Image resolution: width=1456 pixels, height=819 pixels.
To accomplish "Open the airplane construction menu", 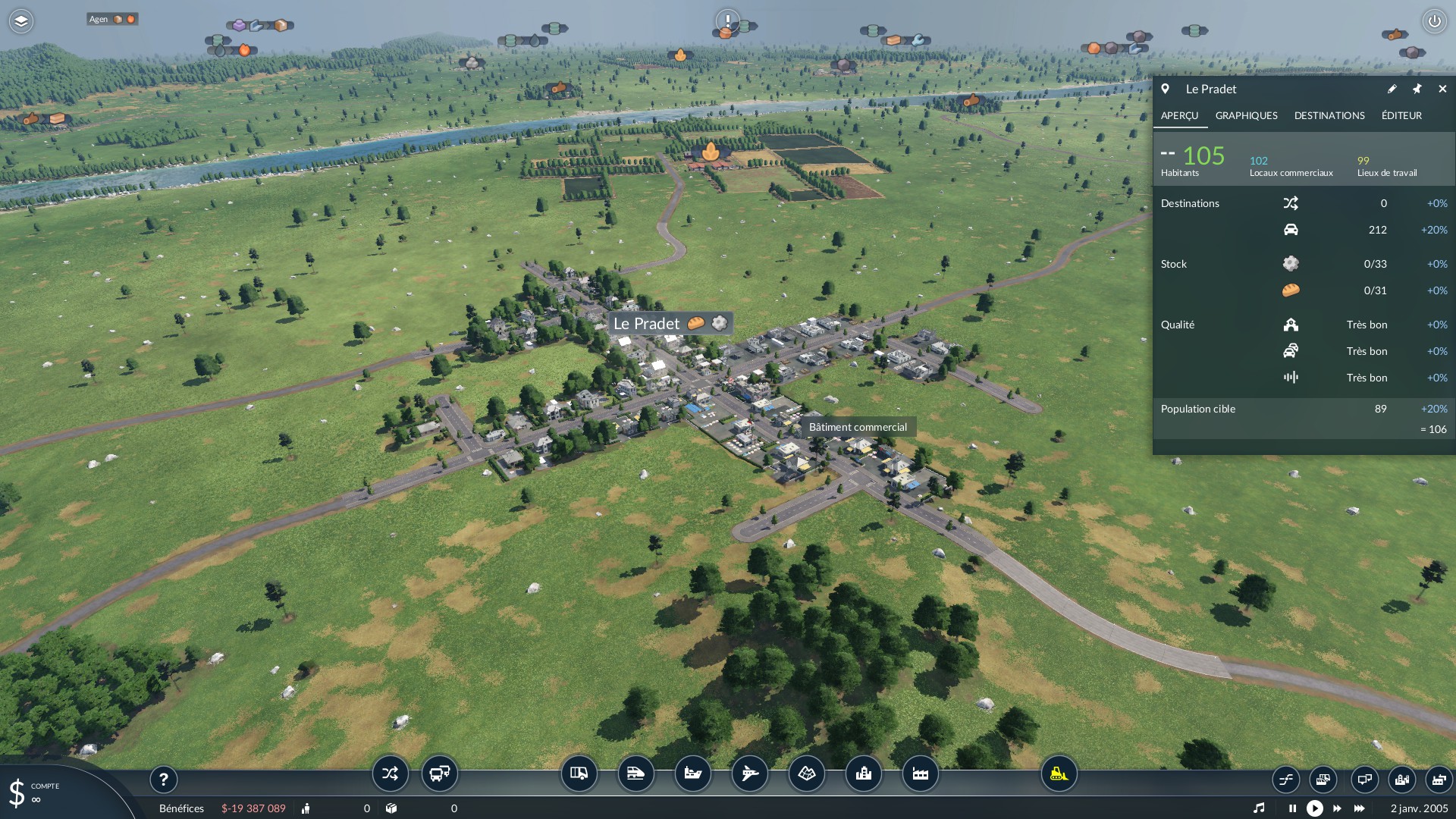I will (x=749, y=773).
